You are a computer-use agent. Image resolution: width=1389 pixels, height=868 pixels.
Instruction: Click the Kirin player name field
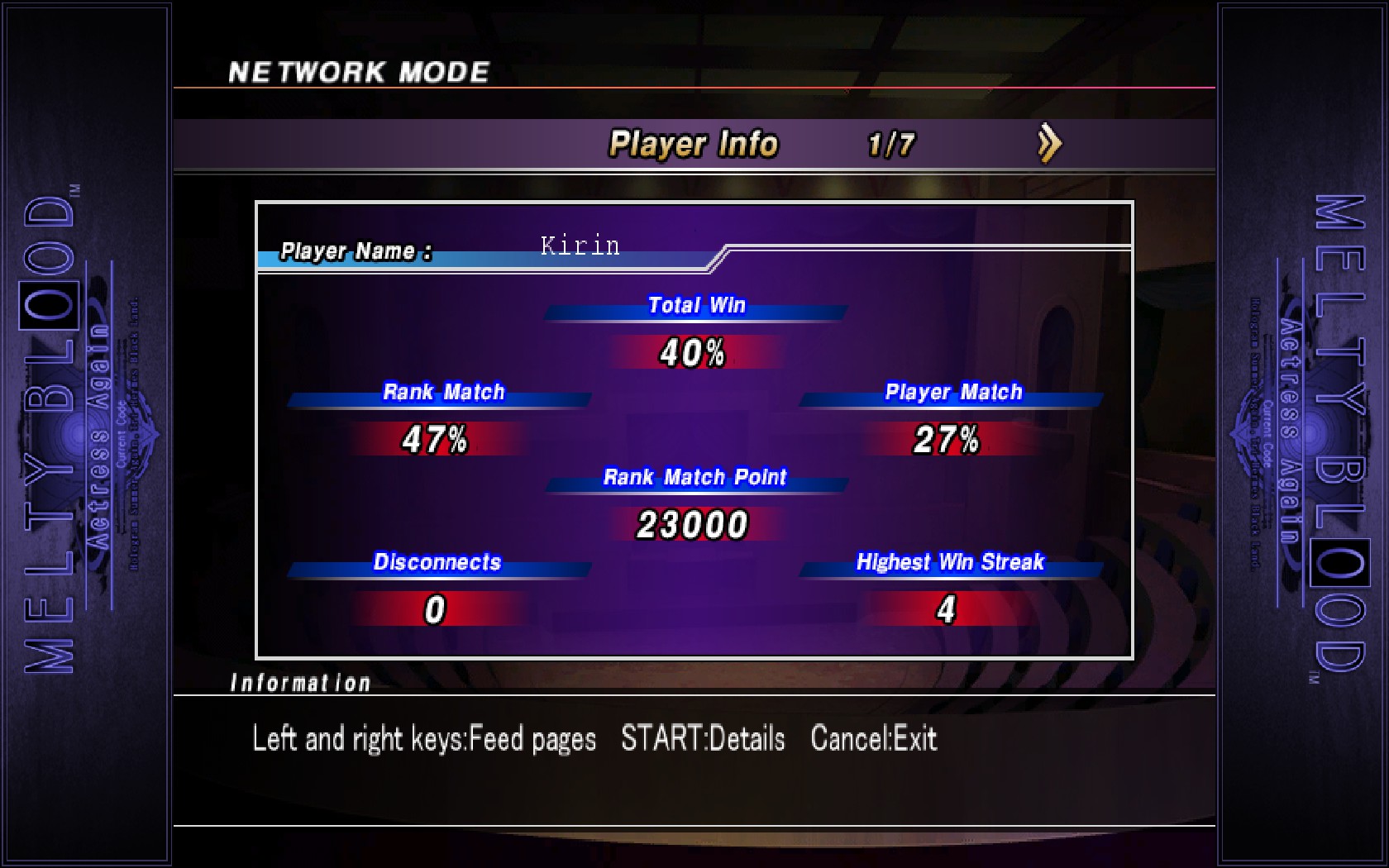pos(578,246)
